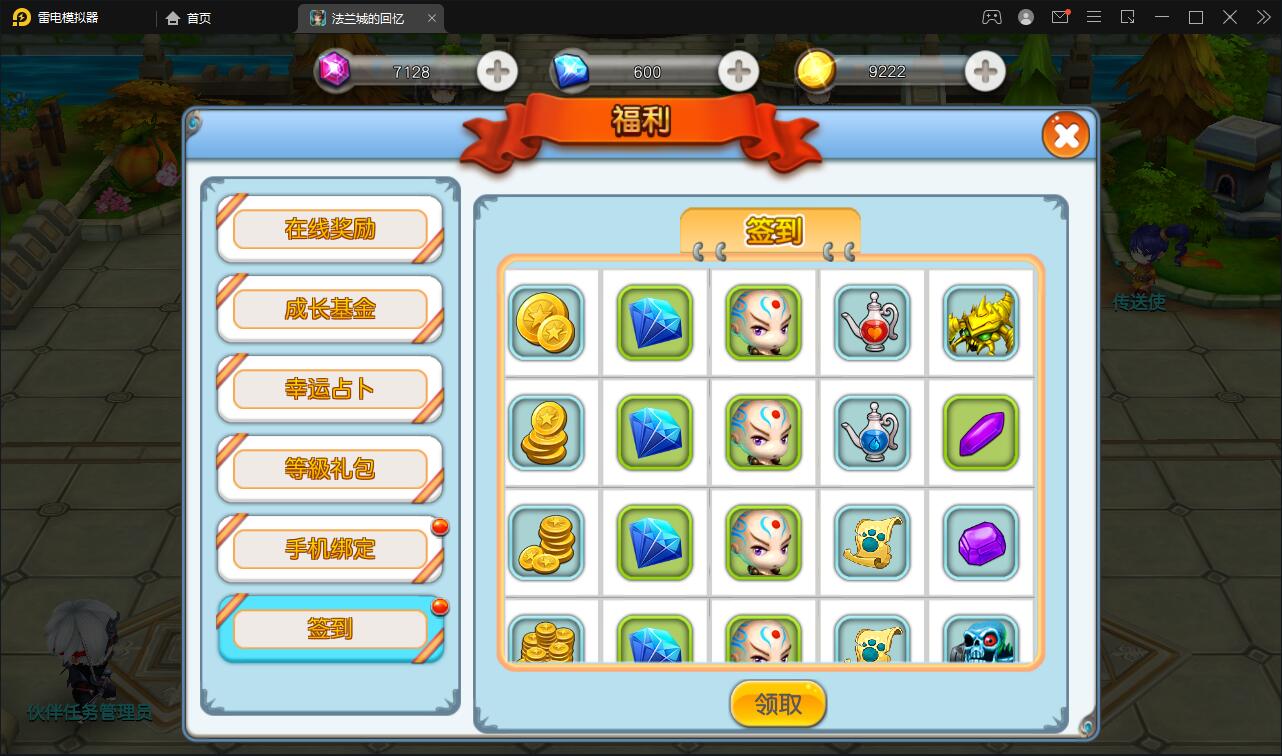Open the mail icon in the emulator titlebar

point(1061,17)
